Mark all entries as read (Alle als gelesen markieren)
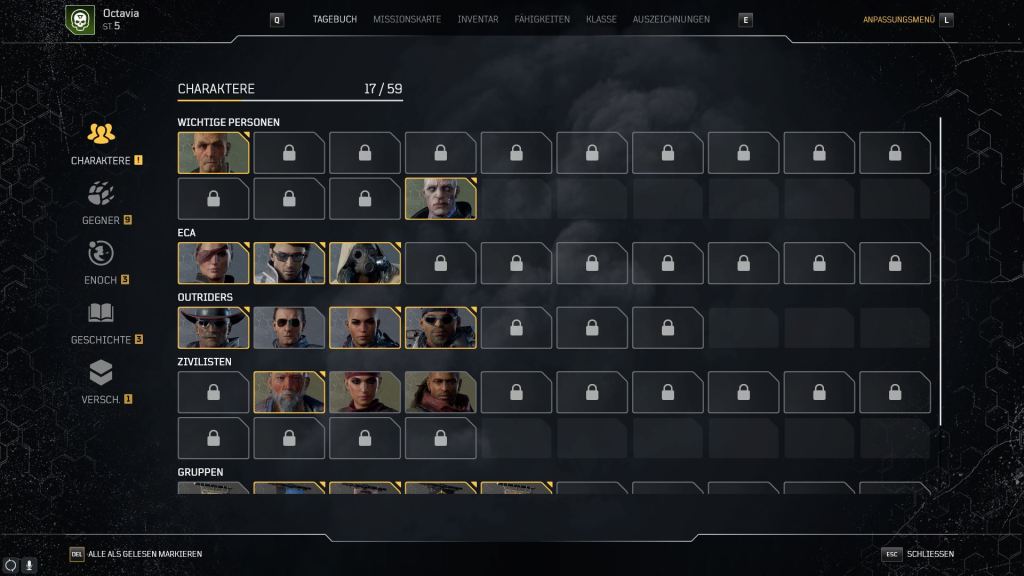The image size is (1024, 576). tap(144, 554)
